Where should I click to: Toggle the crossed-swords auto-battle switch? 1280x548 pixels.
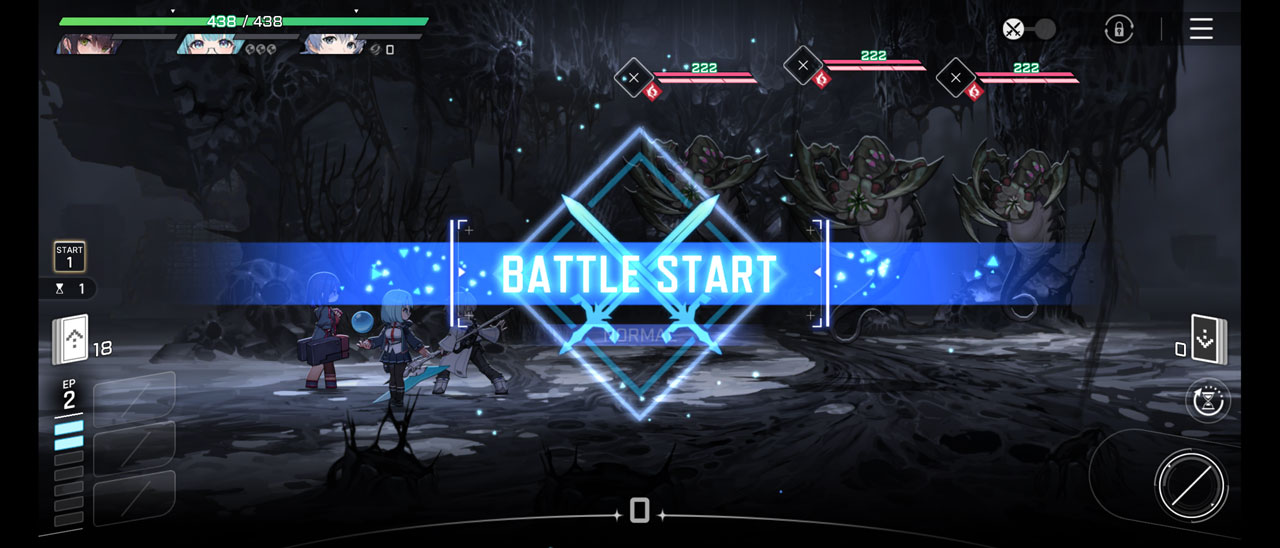click(1029, 29)
